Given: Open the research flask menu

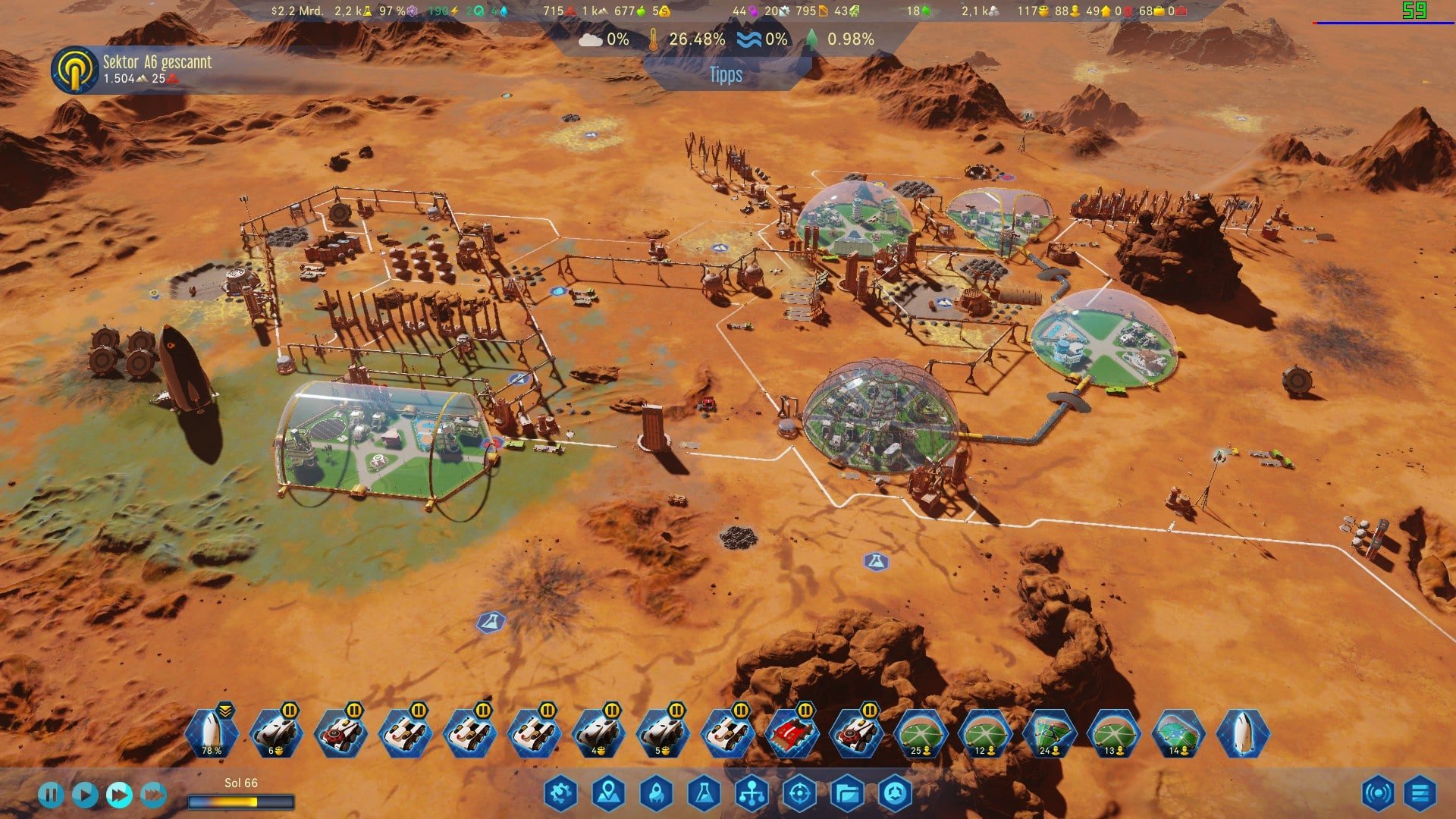Looking at the screenshot, I should click(x=704, y=793).
